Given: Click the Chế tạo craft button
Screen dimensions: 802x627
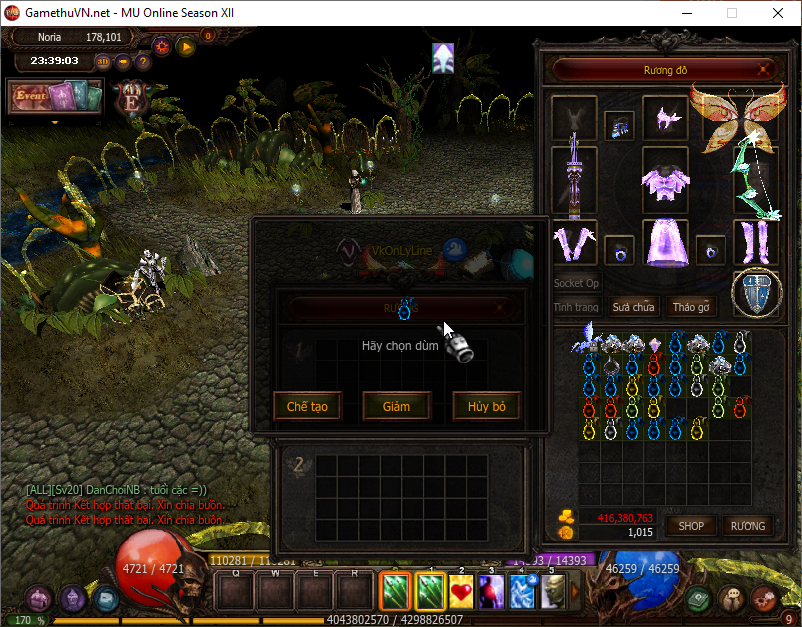Looking at the screenshot, I should pyautogui.click(x=307, y=406).
